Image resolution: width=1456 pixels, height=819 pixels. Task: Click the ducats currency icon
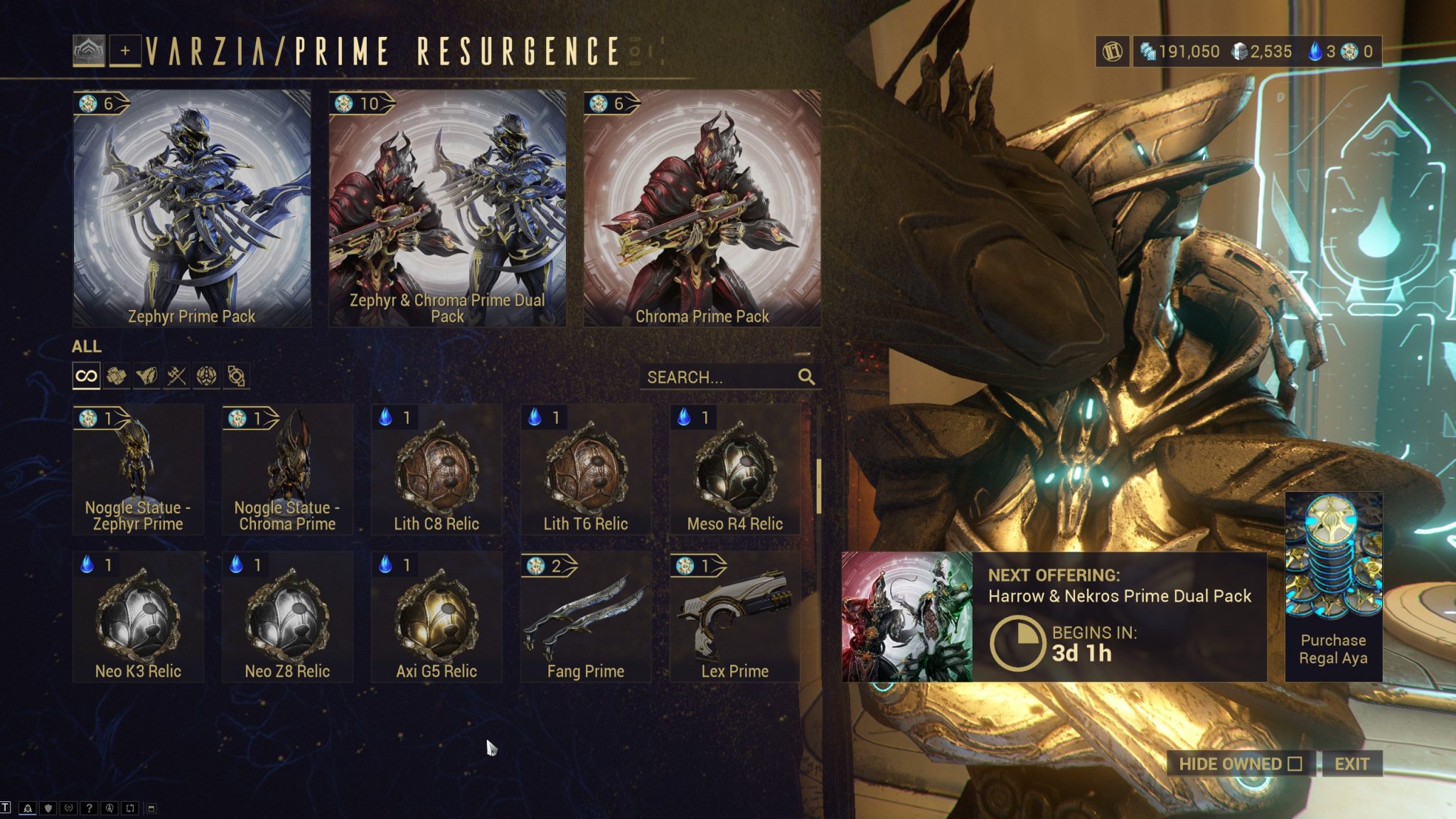click(x=1148, y=51)
